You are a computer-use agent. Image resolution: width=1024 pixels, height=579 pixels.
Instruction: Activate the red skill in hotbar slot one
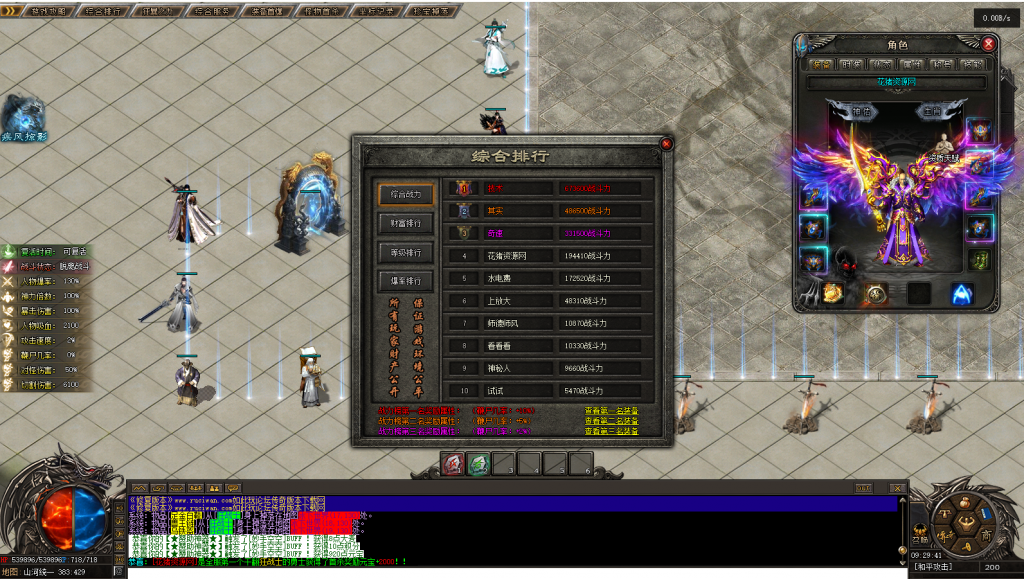coord(453,464)
